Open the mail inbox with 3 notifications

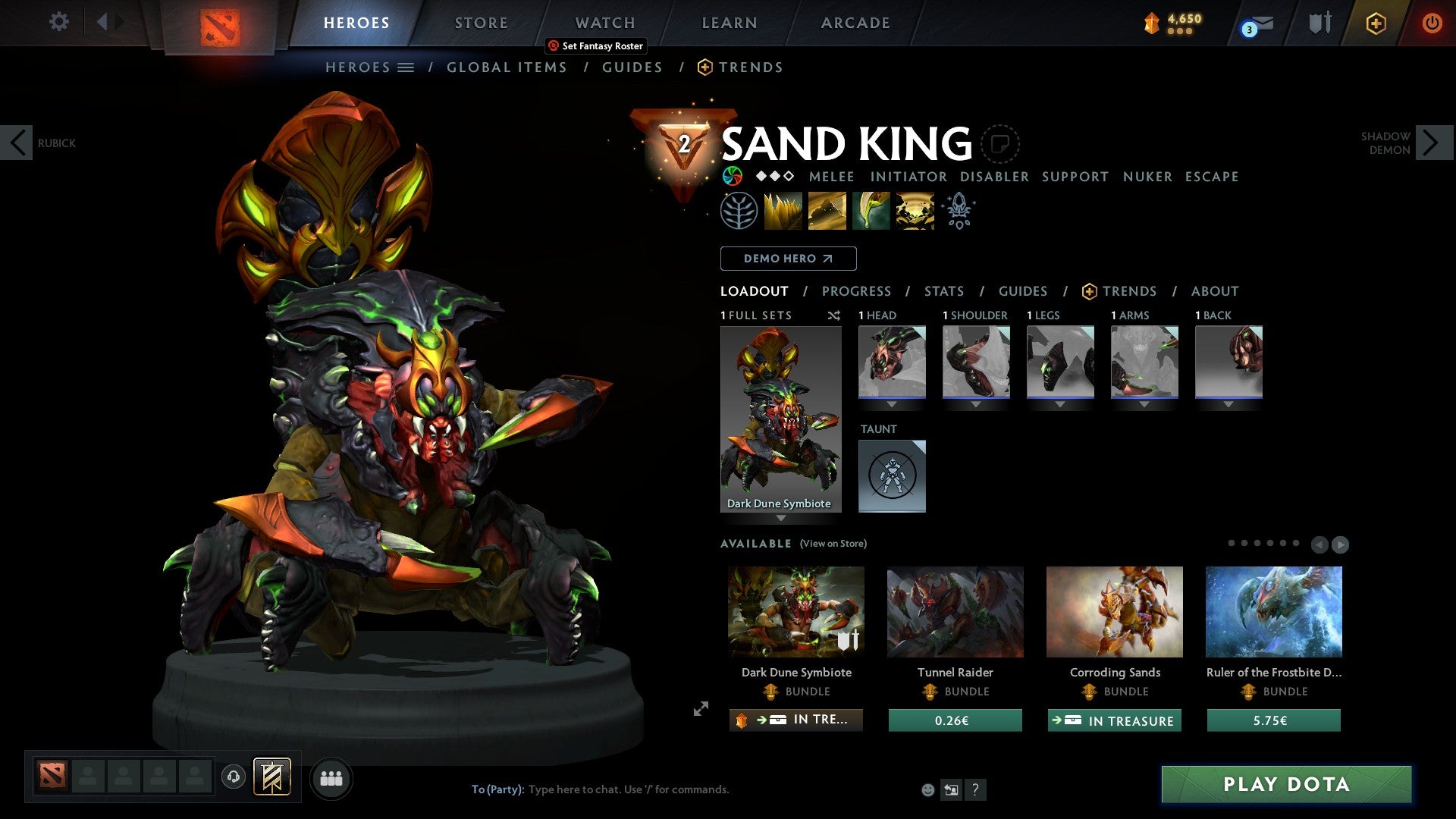(1251, 23)
